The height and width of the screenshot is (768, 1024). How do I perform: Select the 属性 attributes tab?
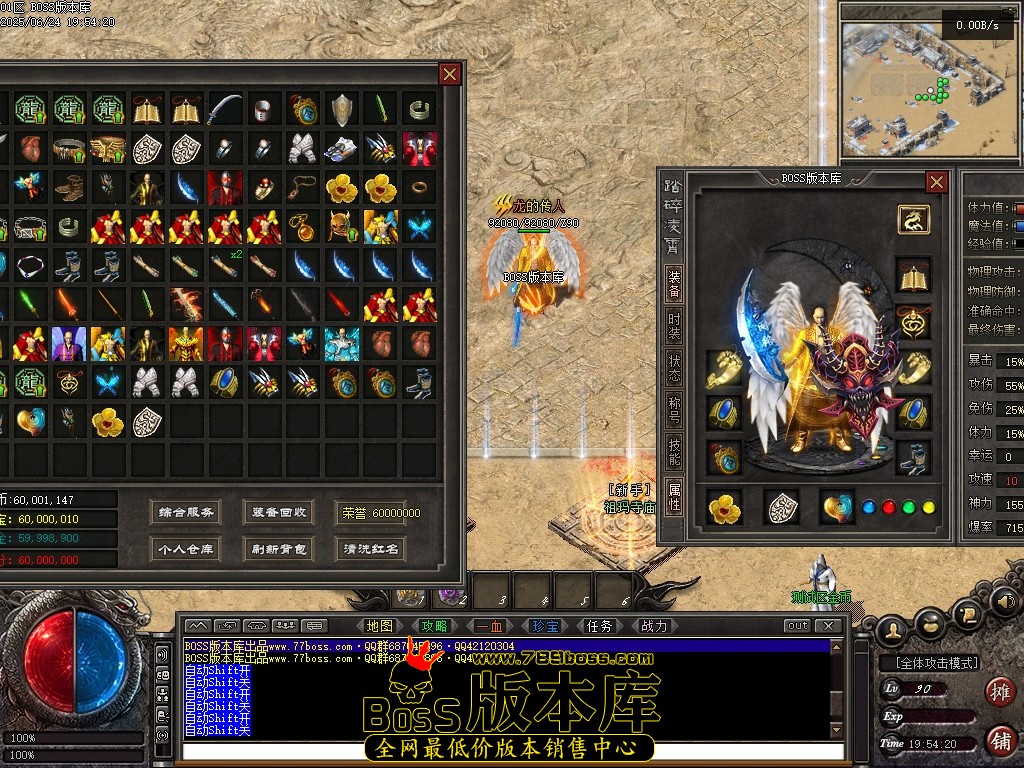[674, 496]
